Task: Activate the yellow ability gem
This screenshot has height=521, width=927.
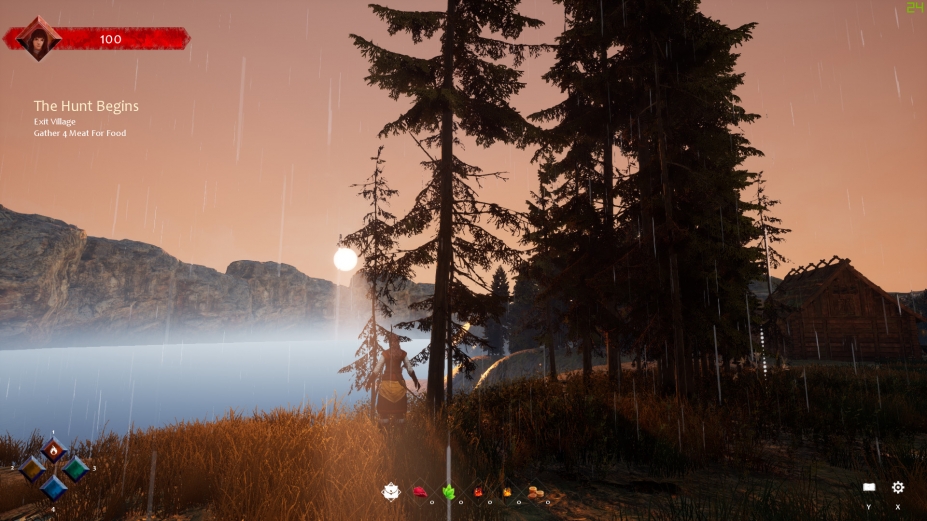Action: 33,468
